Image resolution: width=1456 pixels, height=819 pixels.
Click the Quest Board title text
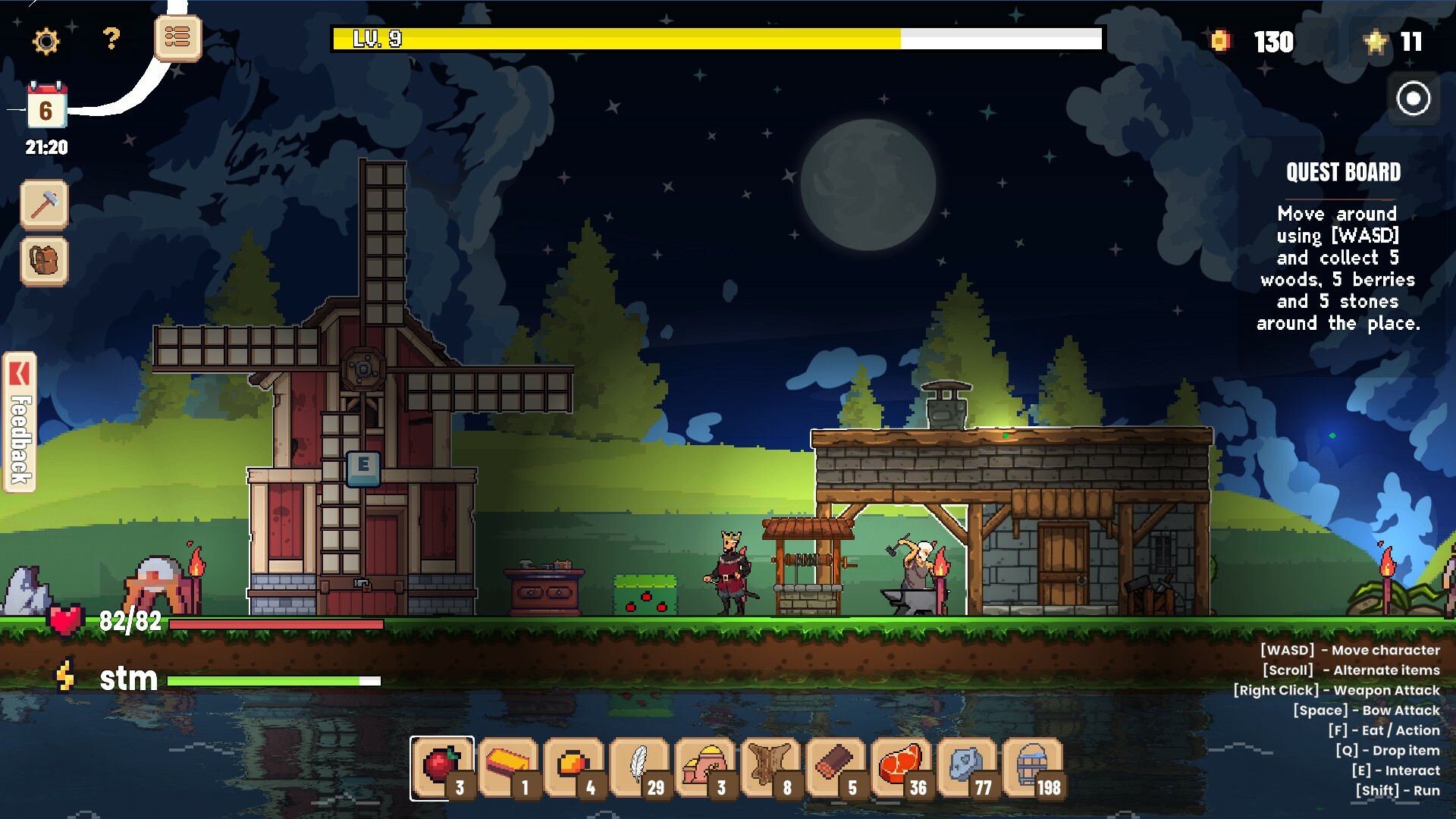(1344, 173)
